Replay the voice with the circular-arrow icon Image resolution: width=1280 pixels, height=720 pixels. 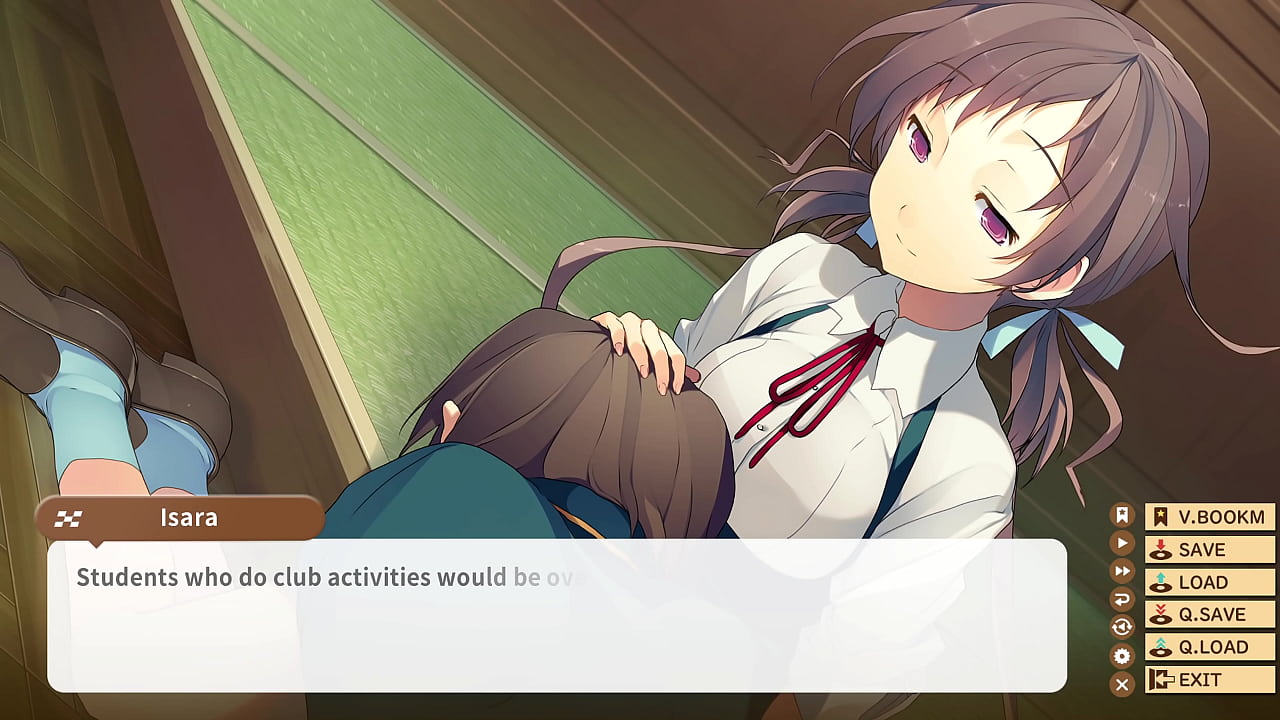[1123, 627]
